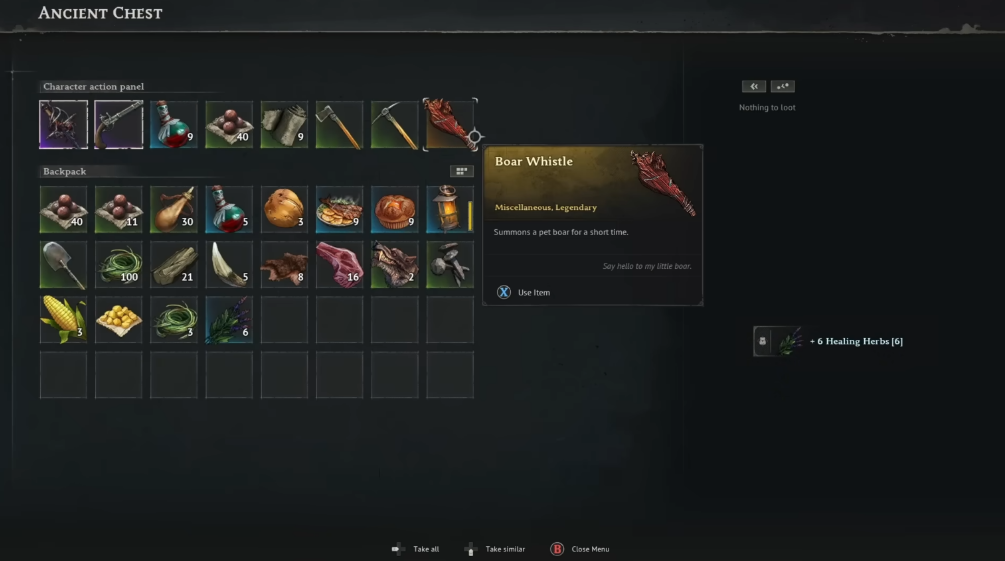Click the backpack sort grid button
This screenshot has height=561, width=1005.
click(461, 171)
